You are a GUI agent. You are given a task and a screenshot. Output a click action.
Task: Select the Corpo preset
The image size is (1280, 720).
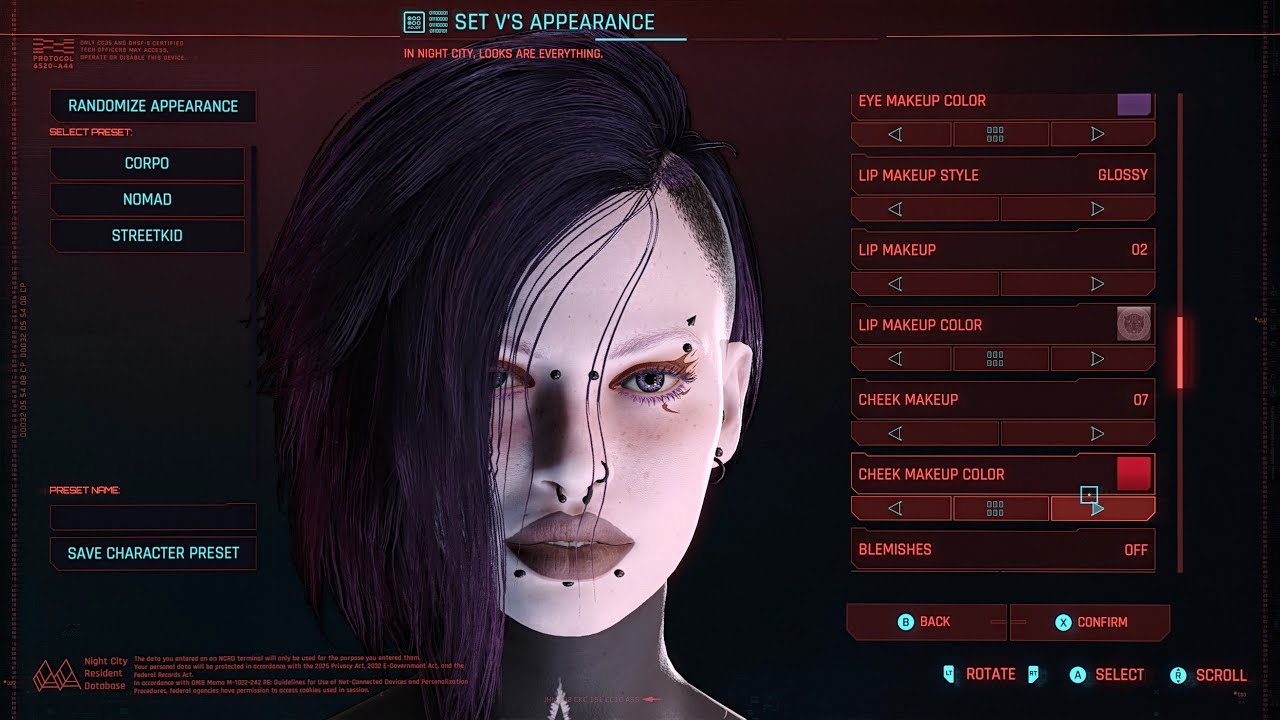(148, 163)
